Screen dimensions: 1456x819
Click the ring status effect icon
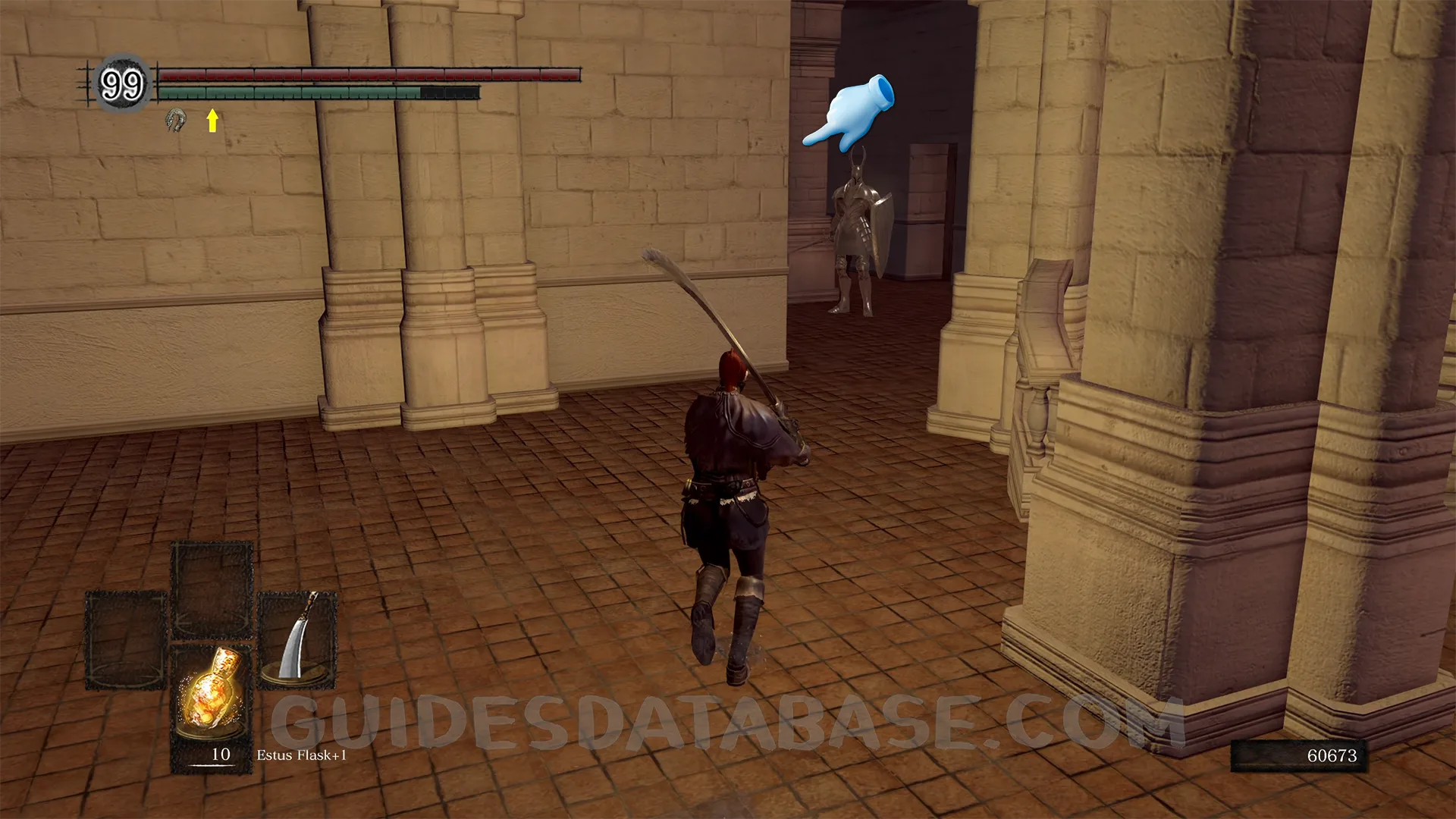[176, 120]
